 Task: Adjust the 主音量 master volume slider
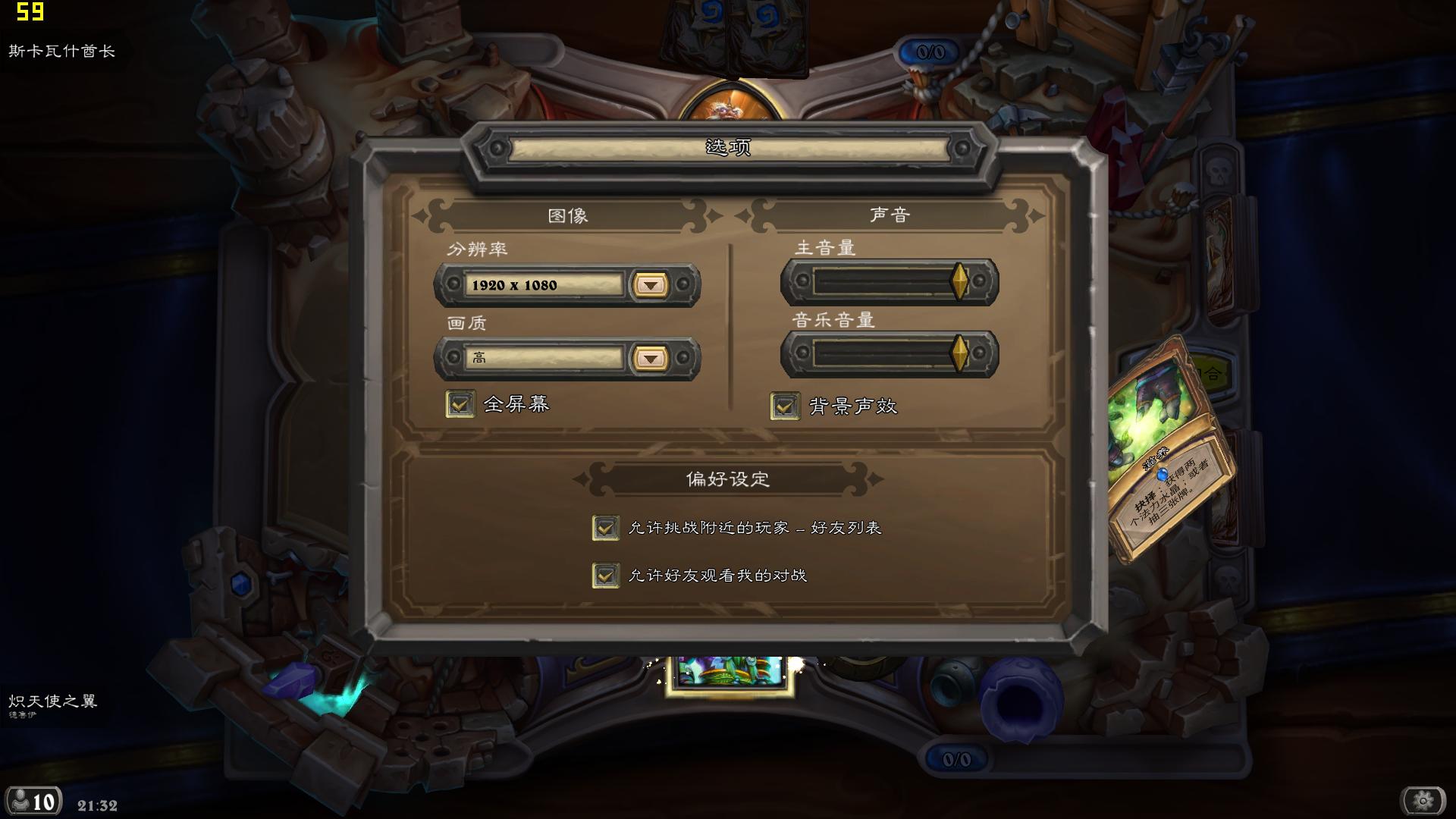959,281
